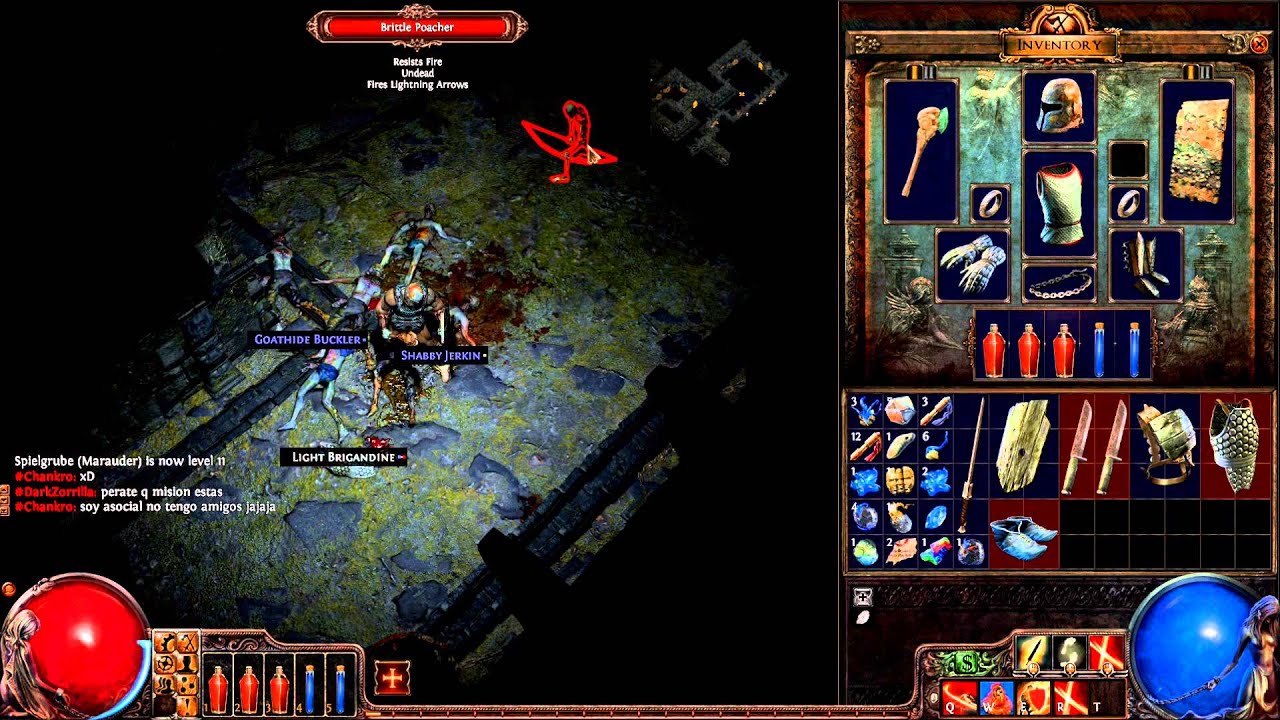Select the equipped helmet slot
This screenshot has width=1280, height=720.
point(1059,107)
